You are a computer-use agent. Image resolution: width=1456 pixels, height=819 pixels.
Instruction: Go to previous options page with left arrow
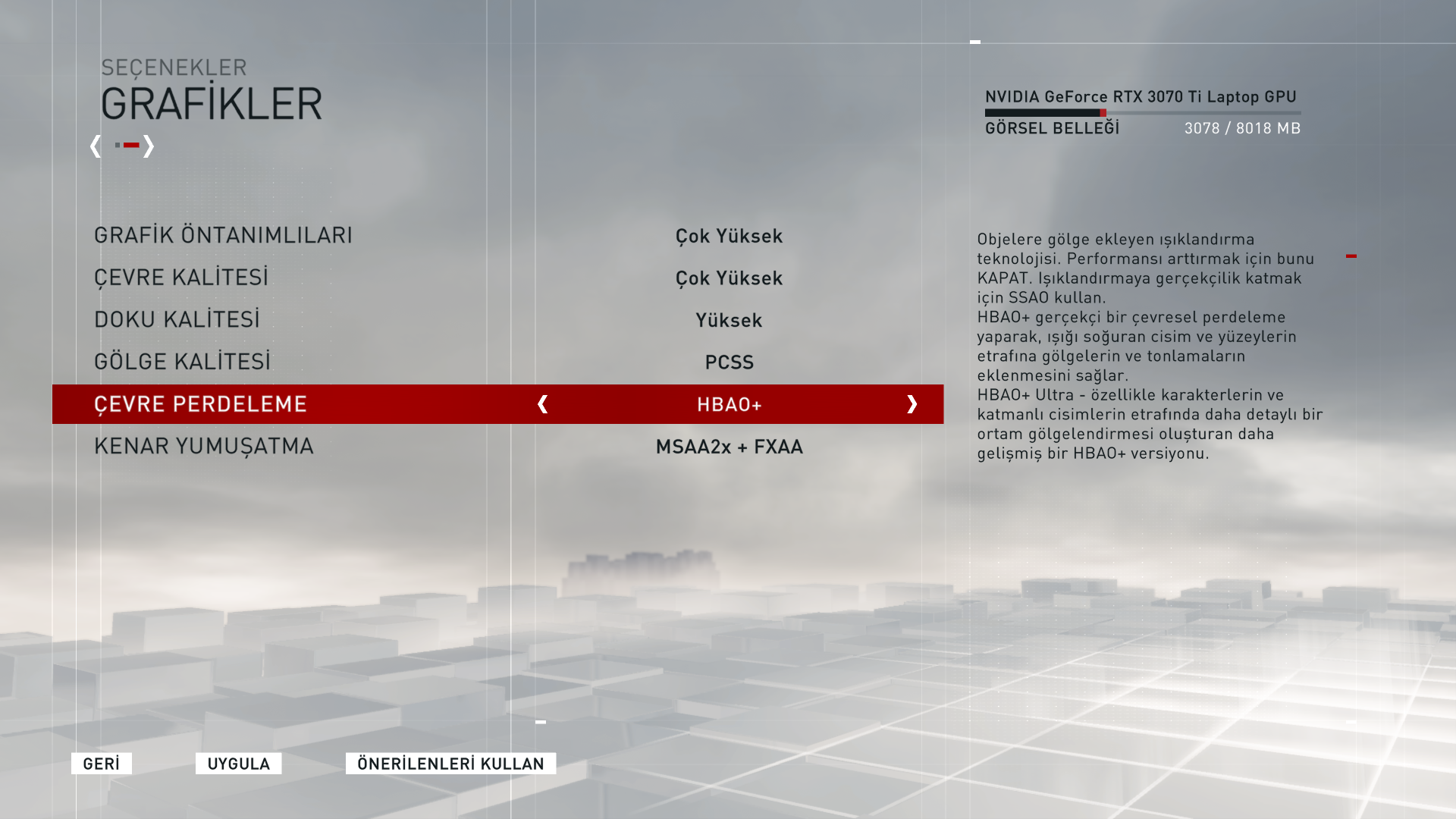pyautogui.click(x=96, y=147)
